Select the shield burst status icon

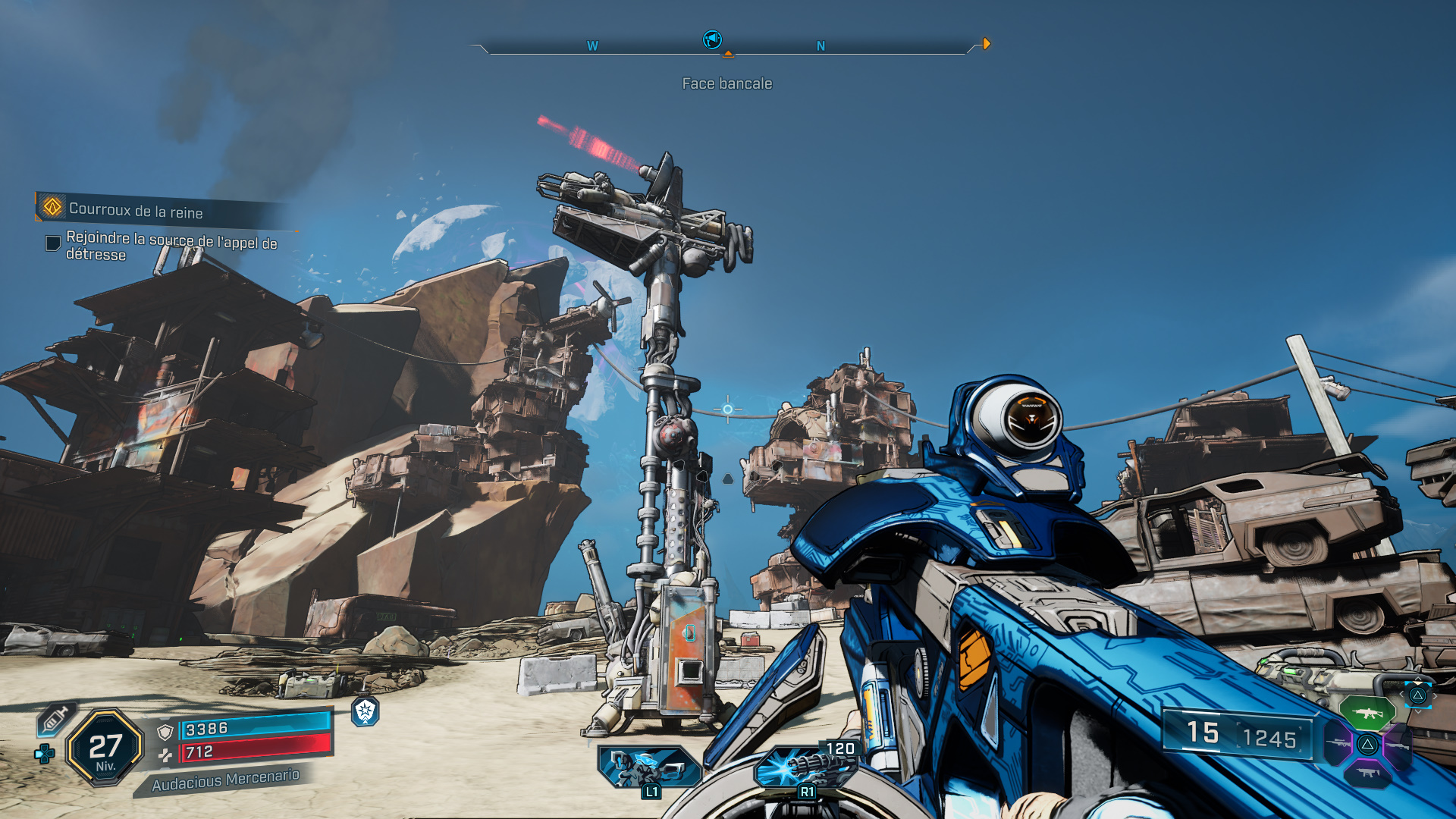pyautogui.click(x=366, y=711)
